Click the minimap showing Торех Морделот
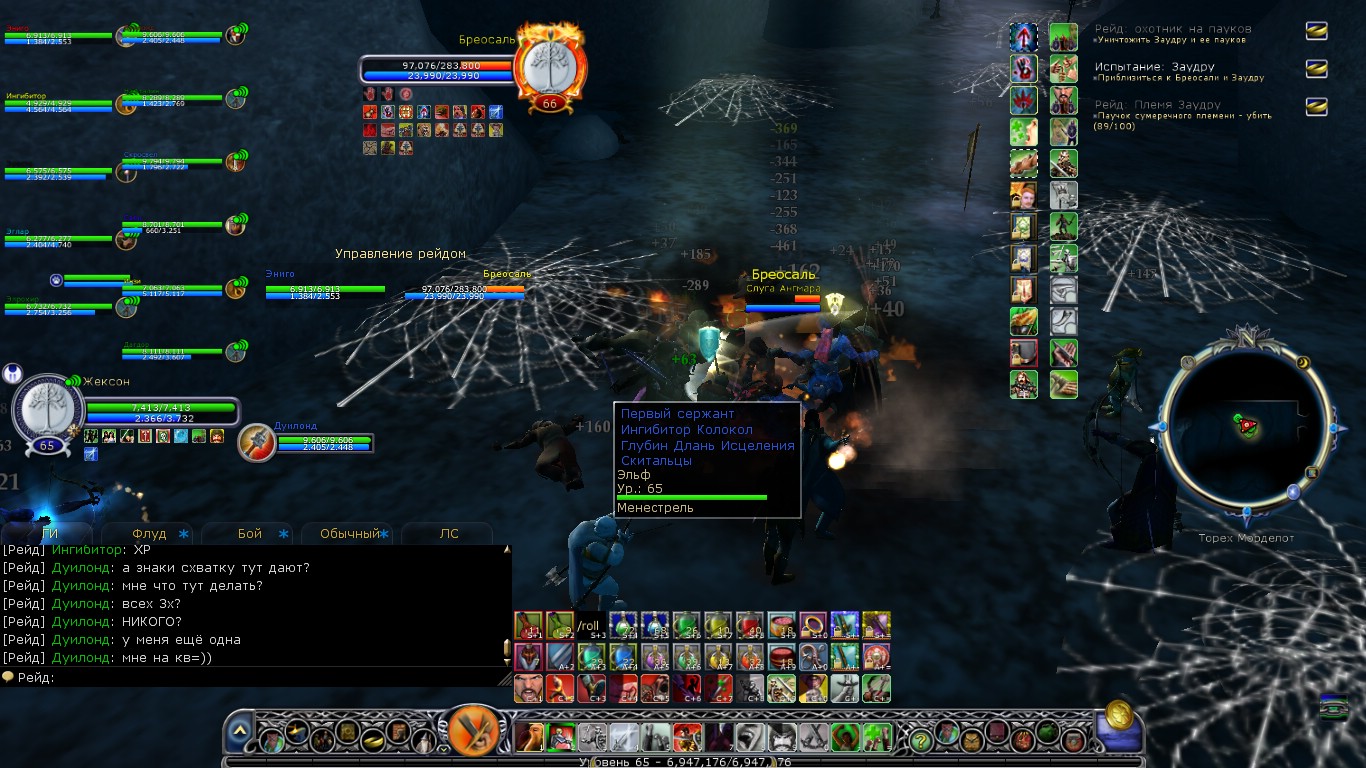The width and height of the screenshot is (1366, 768). [1246, 425]
